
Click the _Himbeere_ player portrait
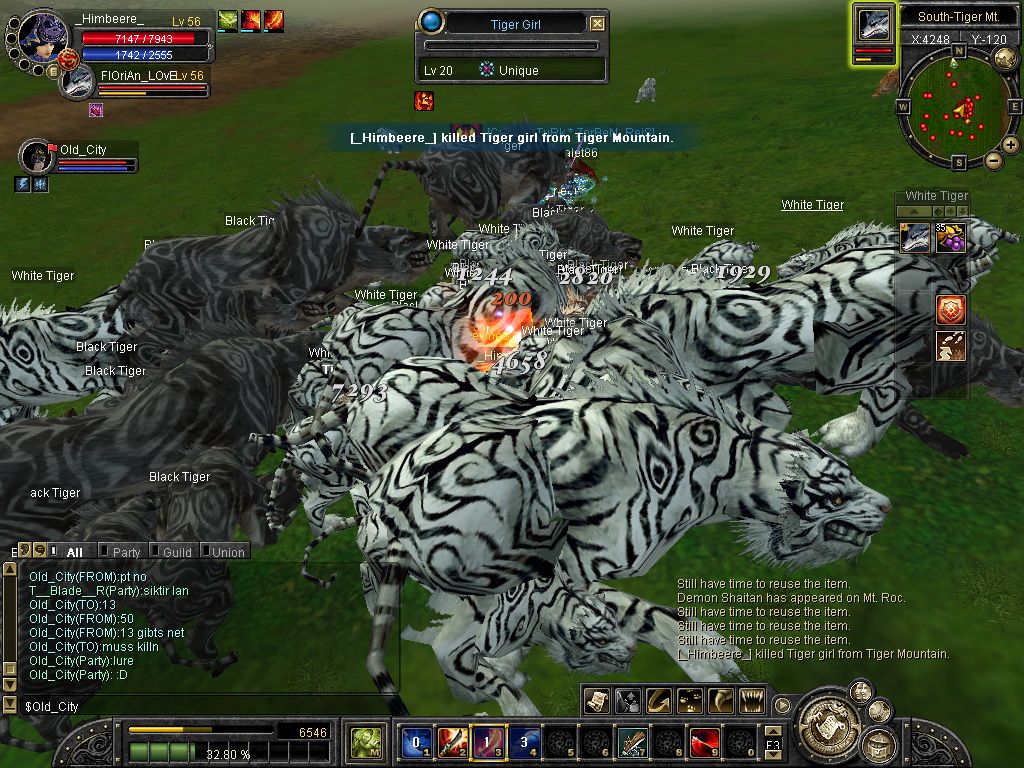tap(41, 37)
